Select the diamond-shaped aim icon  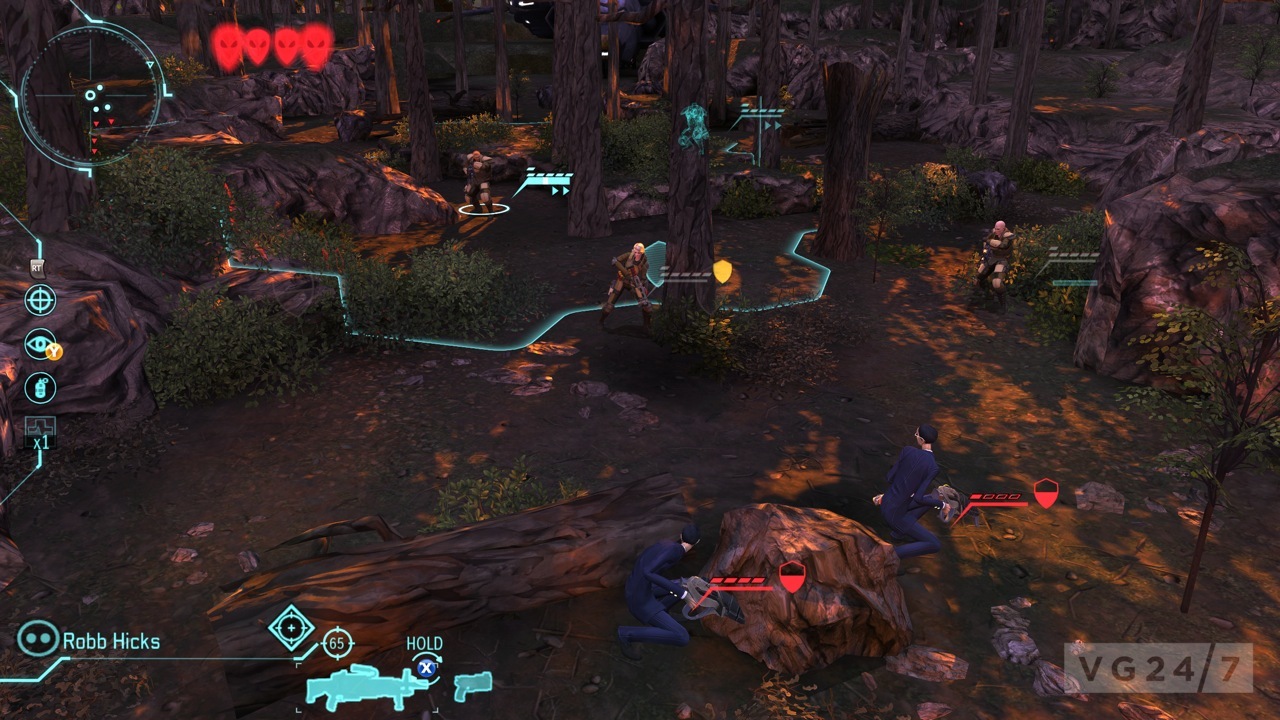(291, 628)
